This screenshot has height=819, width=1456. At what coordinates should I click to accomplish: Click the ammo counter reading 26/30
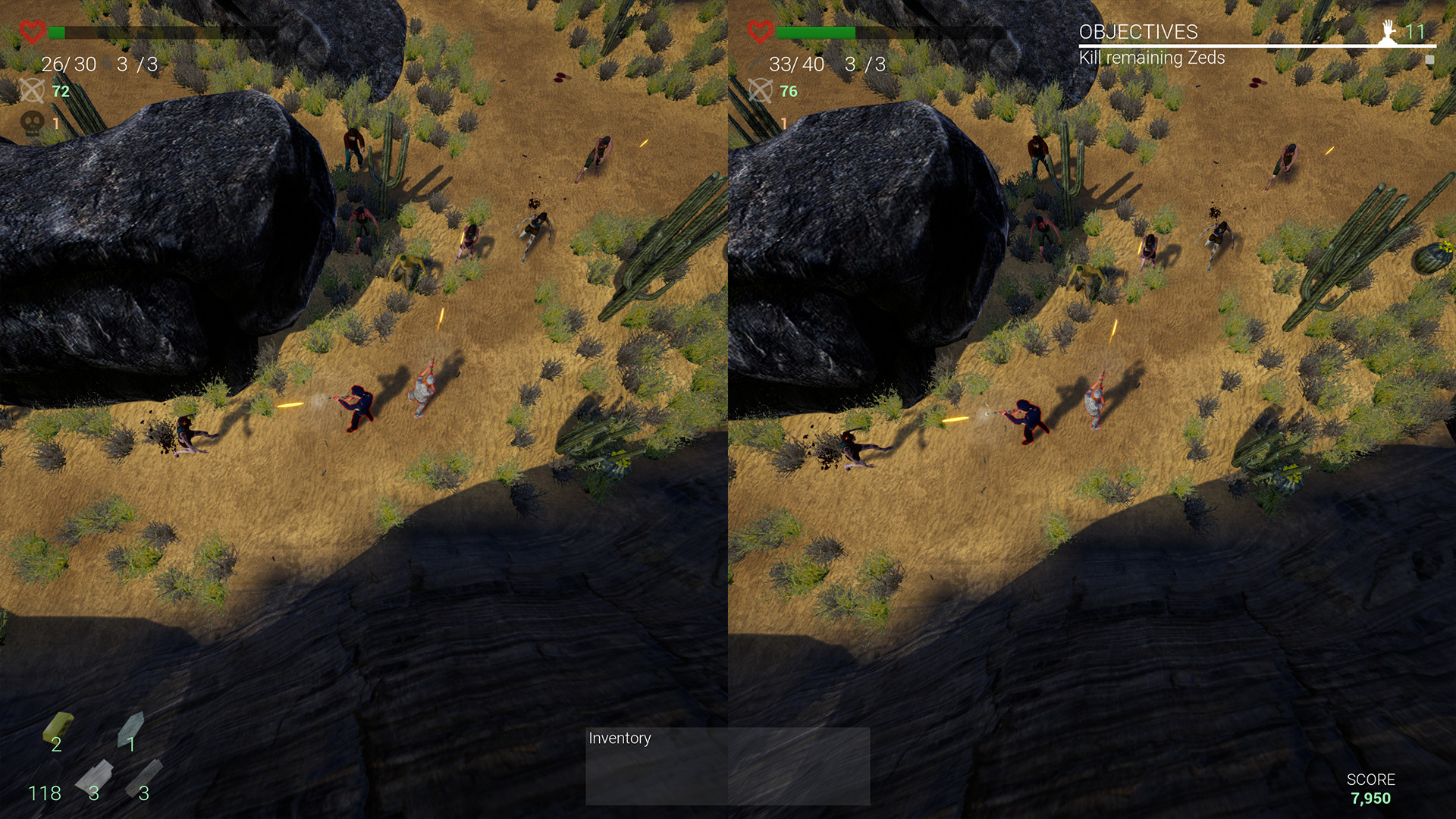click(x=69, y=64)
